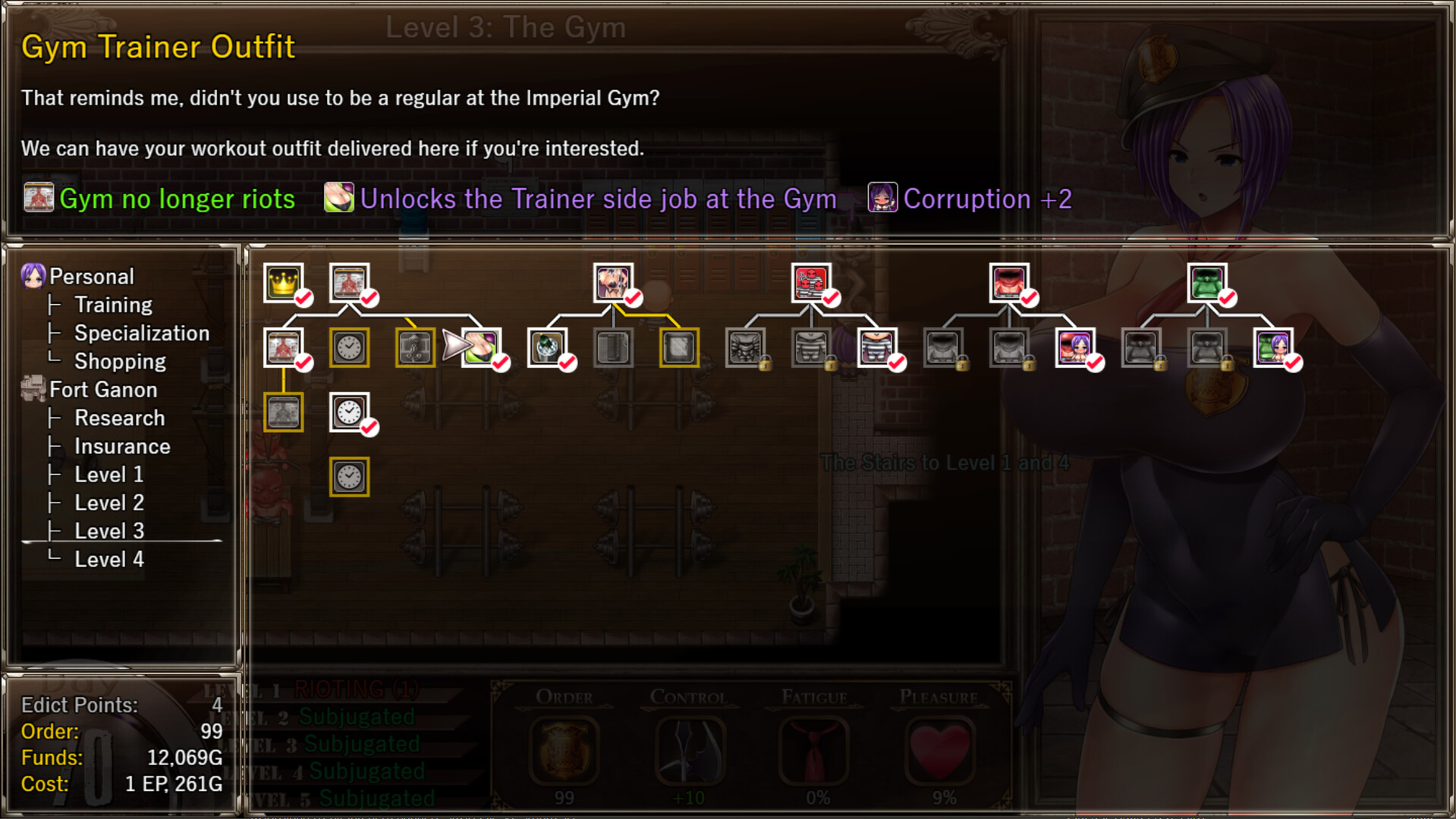The width and height of the screenshot is (1456, 819).
Task: Collapse the Personal category in the sidebar
Action: tap(90, 276)
